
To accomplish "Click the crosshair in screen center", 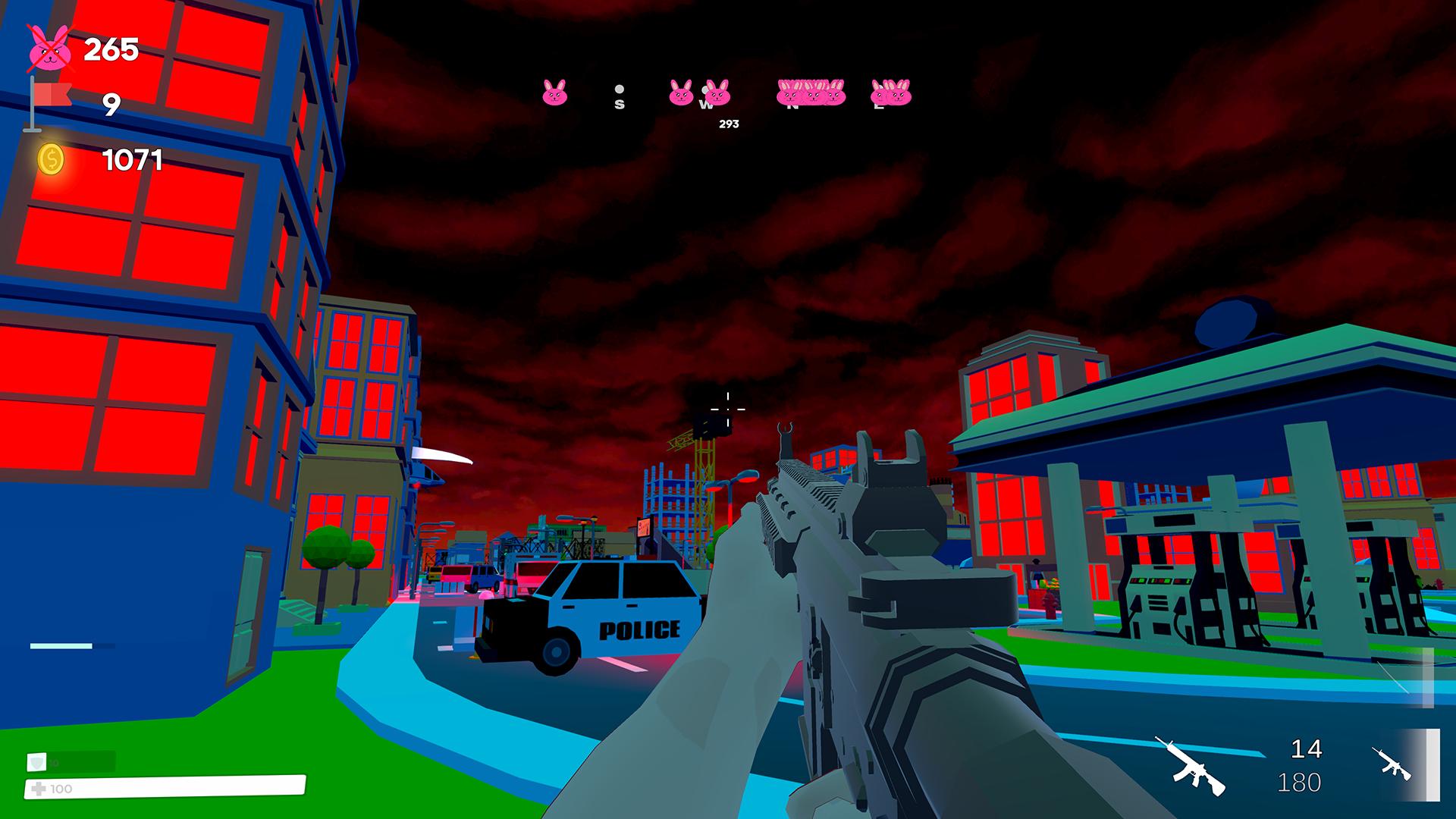I will click(x=728, y=409).
